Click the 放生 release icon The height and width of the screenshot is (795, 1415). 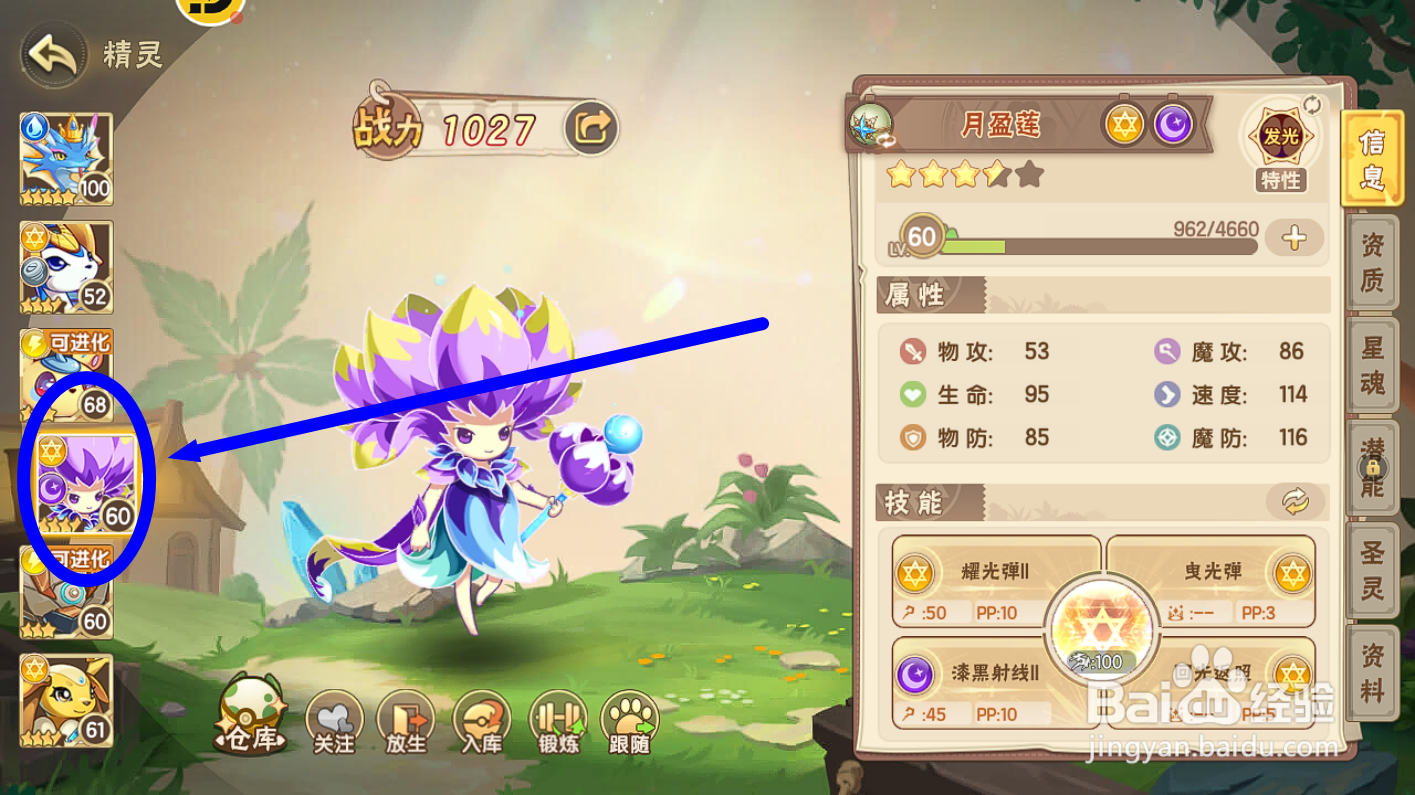pyautogui.click(x=406, y=720)
